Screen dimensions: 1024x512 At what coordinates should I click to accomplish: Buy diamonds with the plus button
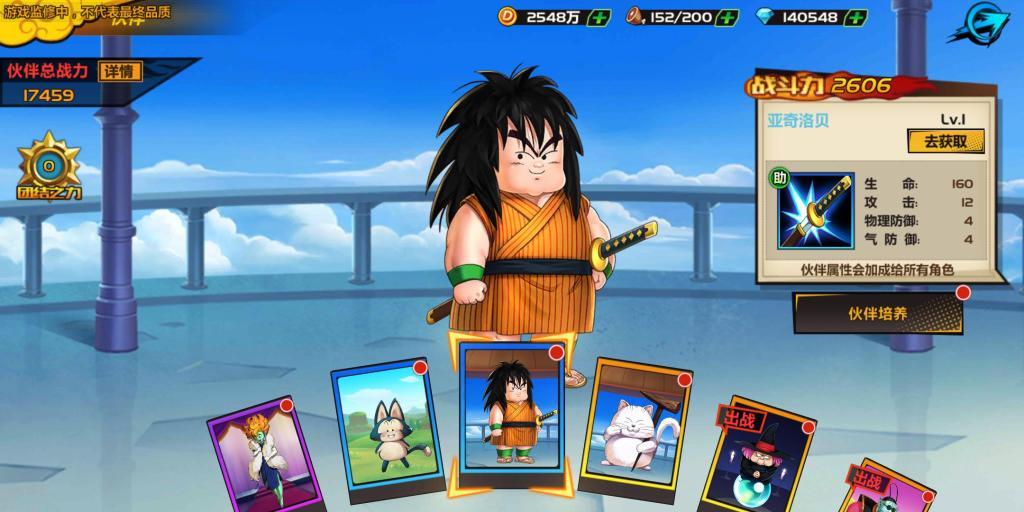[854, 17]
